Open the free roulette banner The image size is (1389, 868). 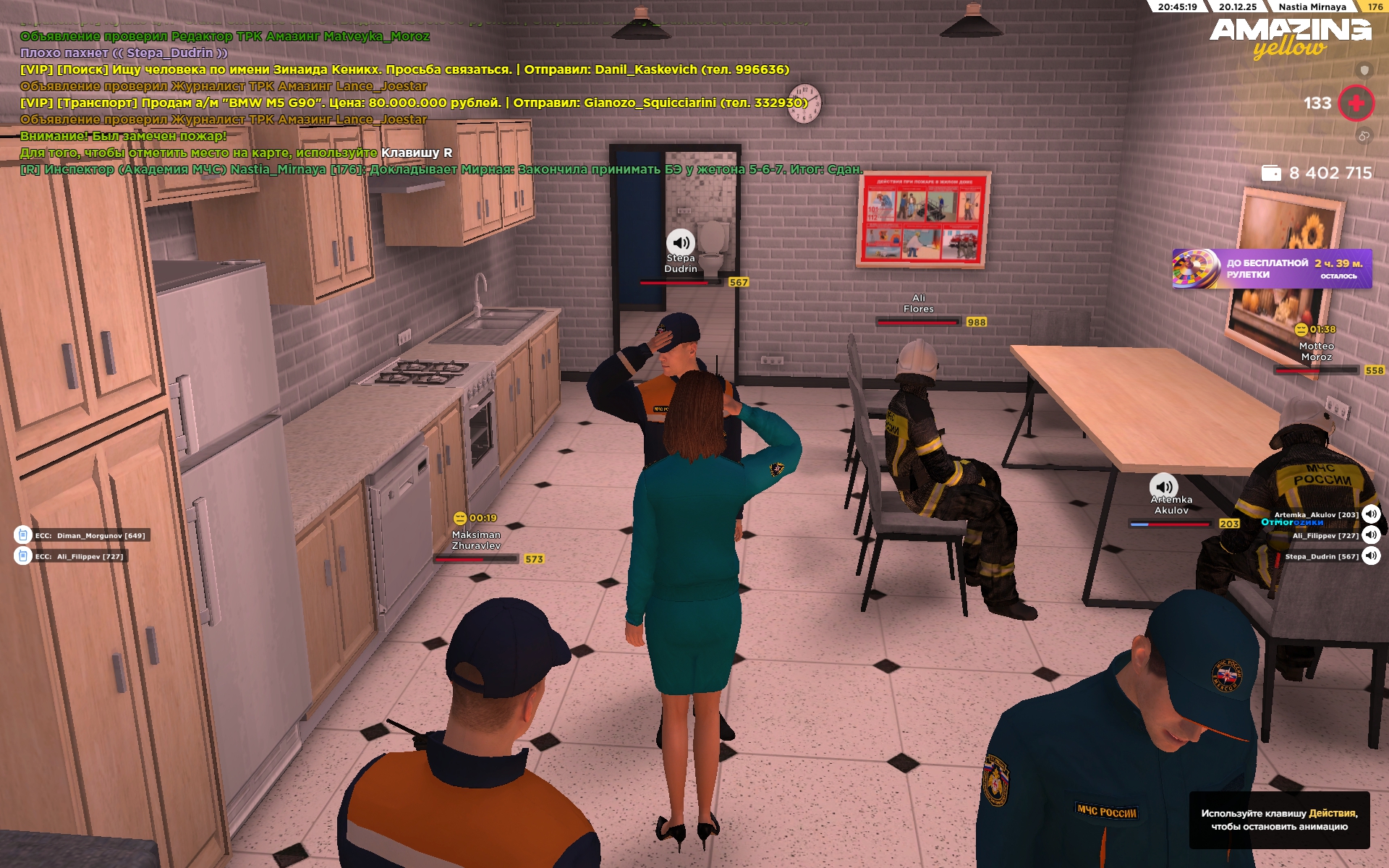1271,268
